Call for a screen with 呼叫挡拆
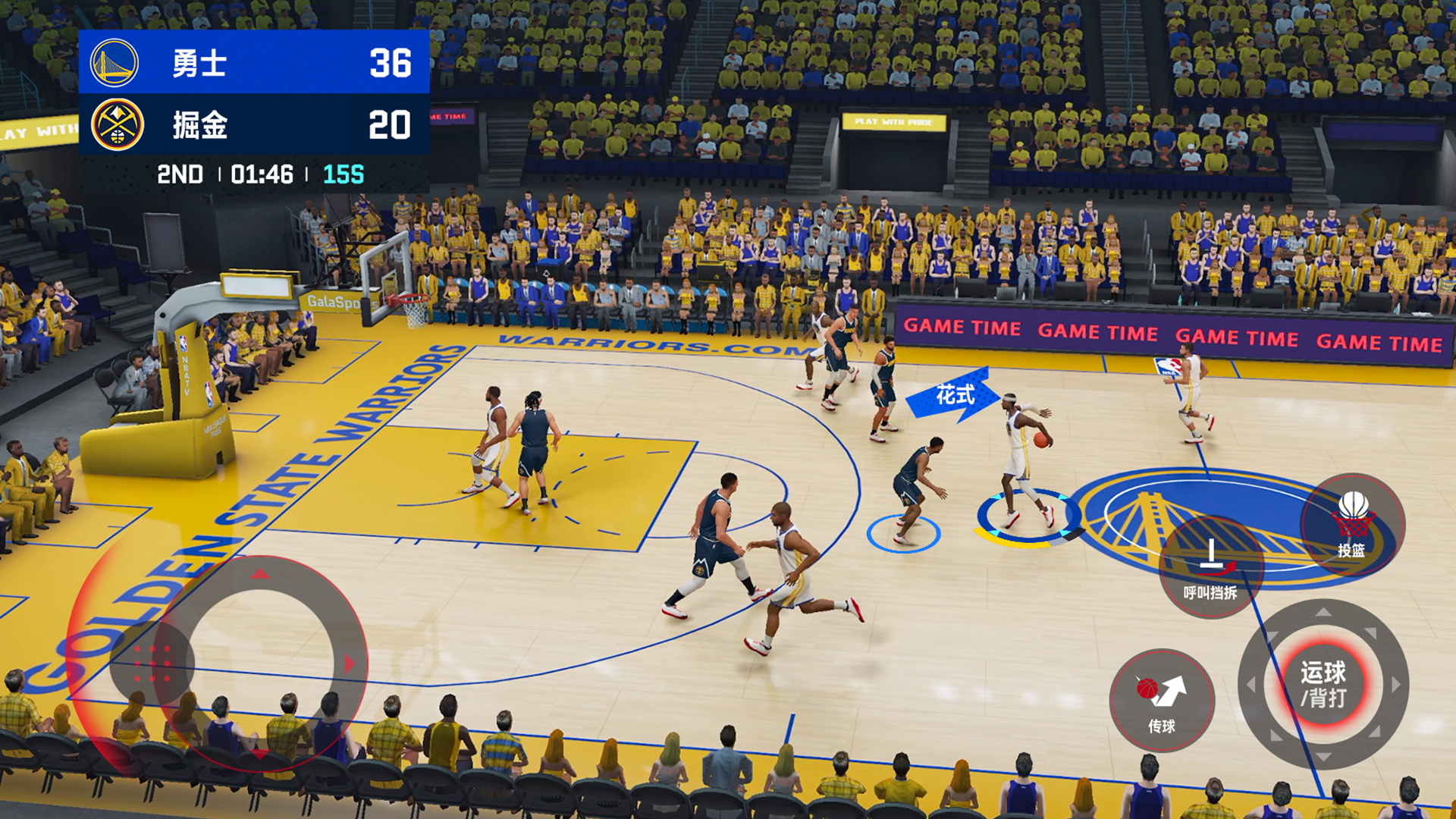 tap(1211, 567)
